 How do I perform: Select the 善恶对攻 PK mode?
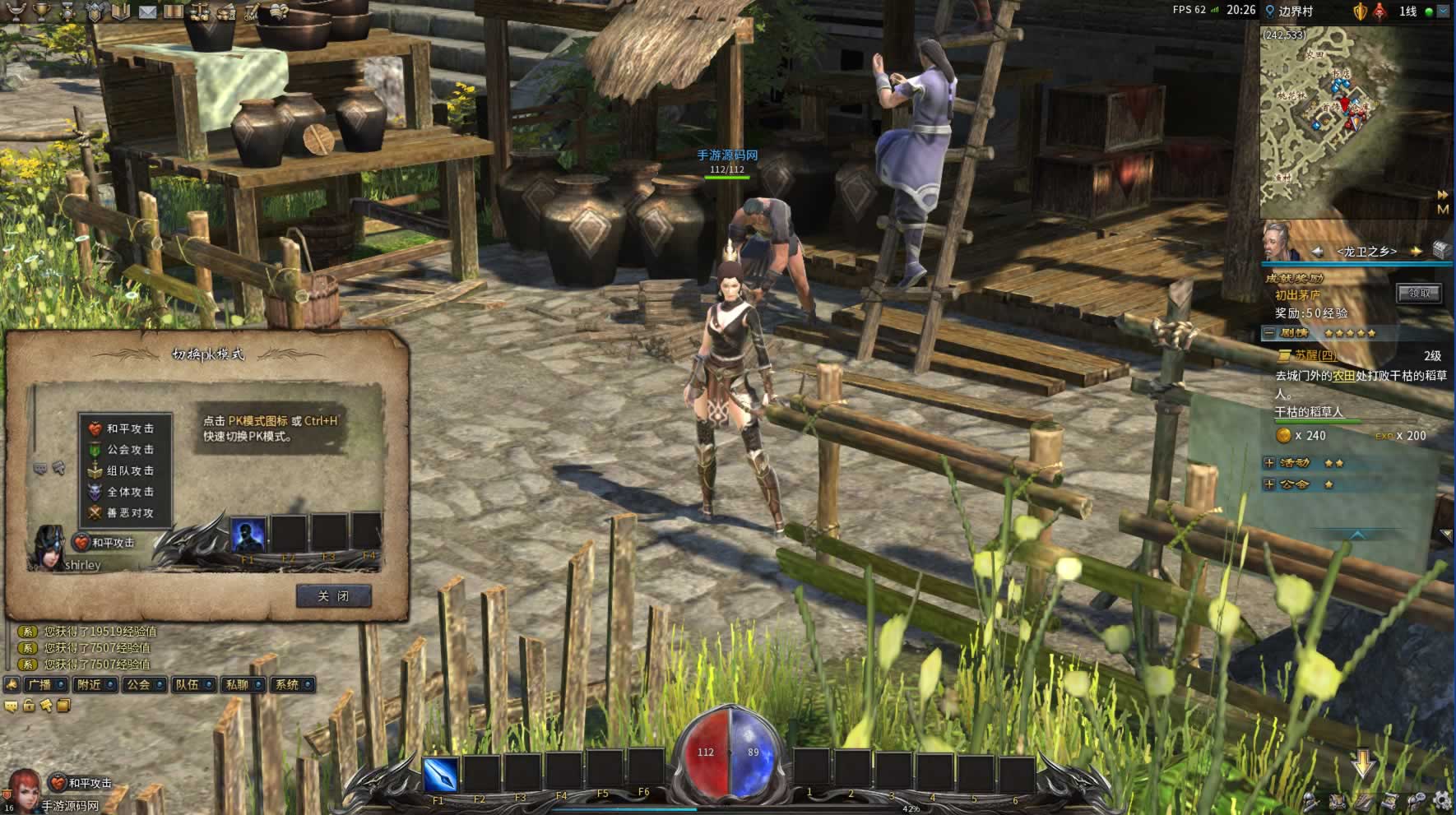click(x=128, y=512)
